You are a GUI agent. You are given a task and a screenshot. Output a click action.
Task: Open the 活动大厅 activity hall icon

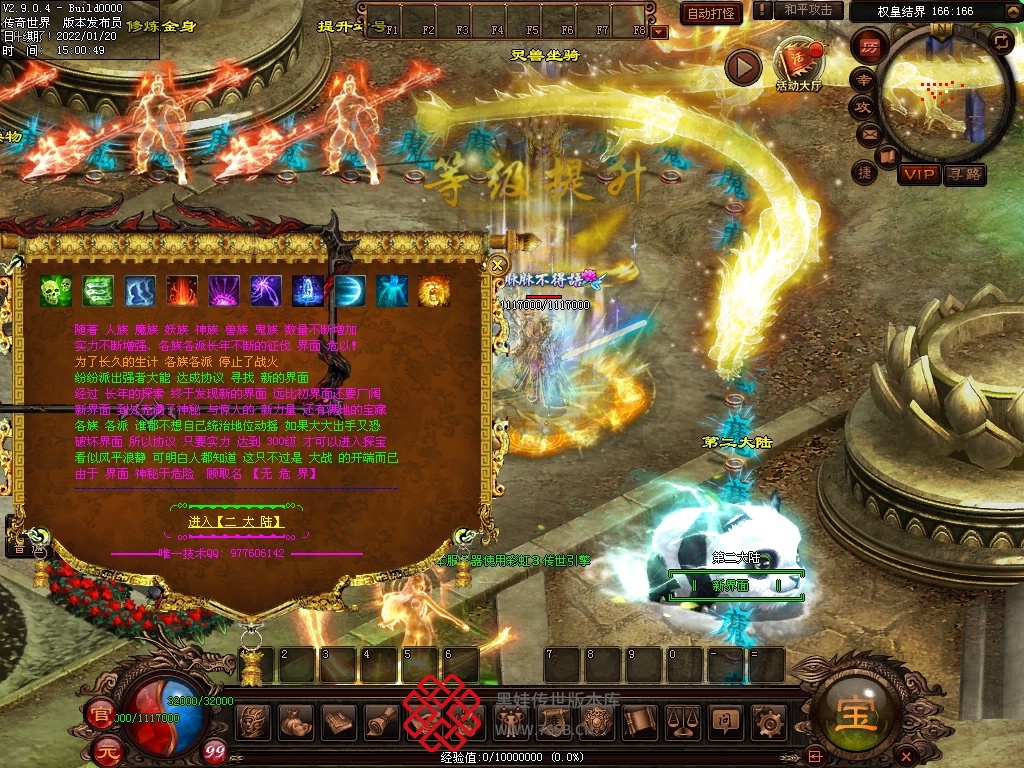797,63
